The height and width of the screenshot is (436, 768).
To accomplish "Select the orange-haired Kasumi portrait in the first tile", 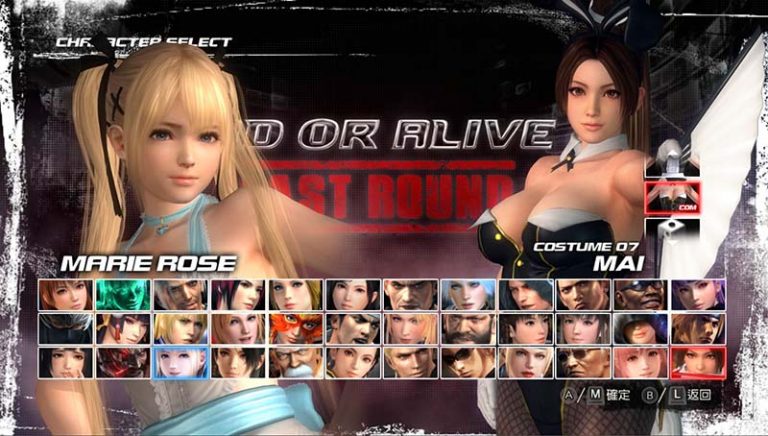I will [65, 294].
